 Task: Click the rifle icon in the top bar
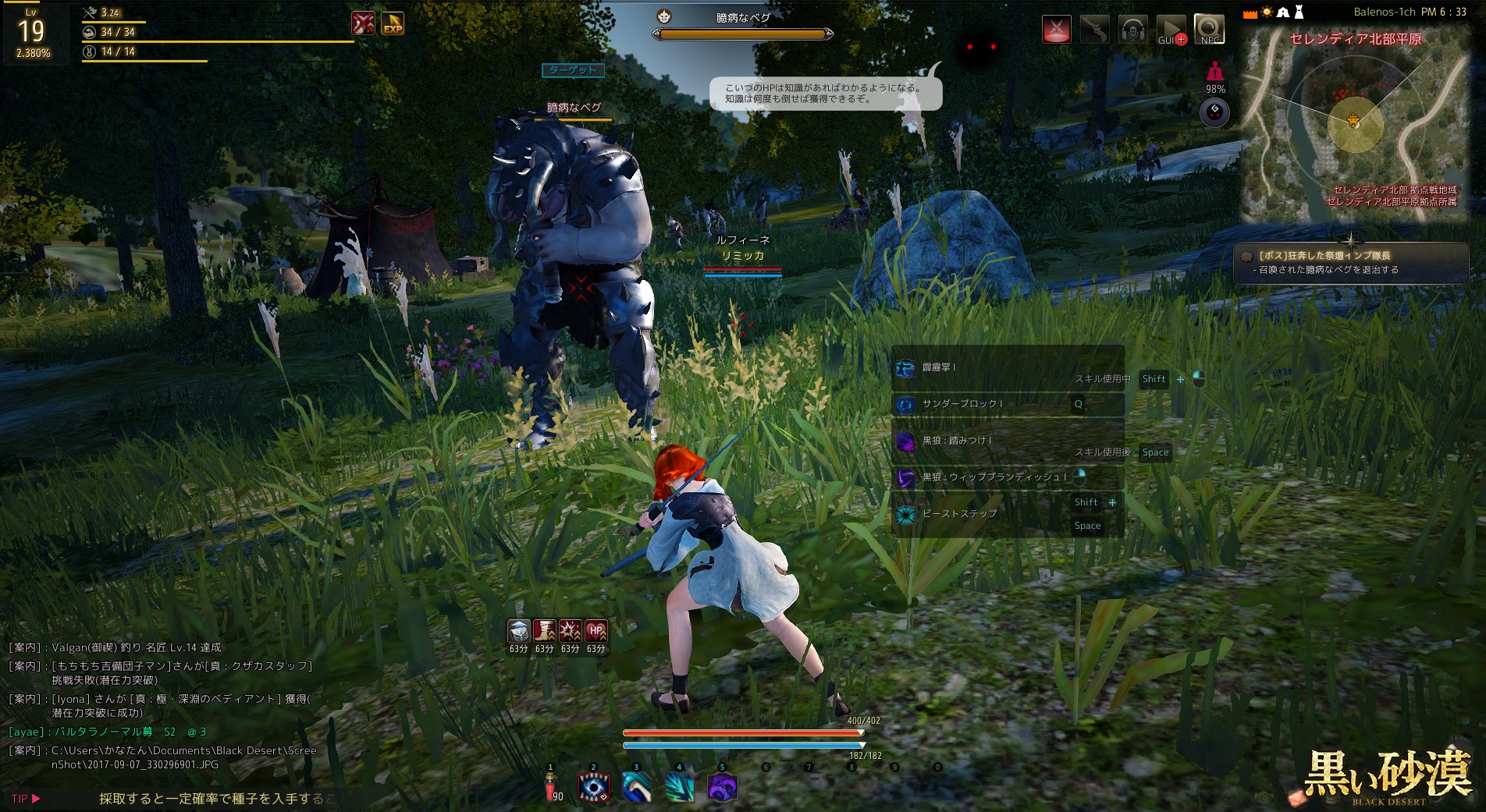click(x=1094, y=30)
